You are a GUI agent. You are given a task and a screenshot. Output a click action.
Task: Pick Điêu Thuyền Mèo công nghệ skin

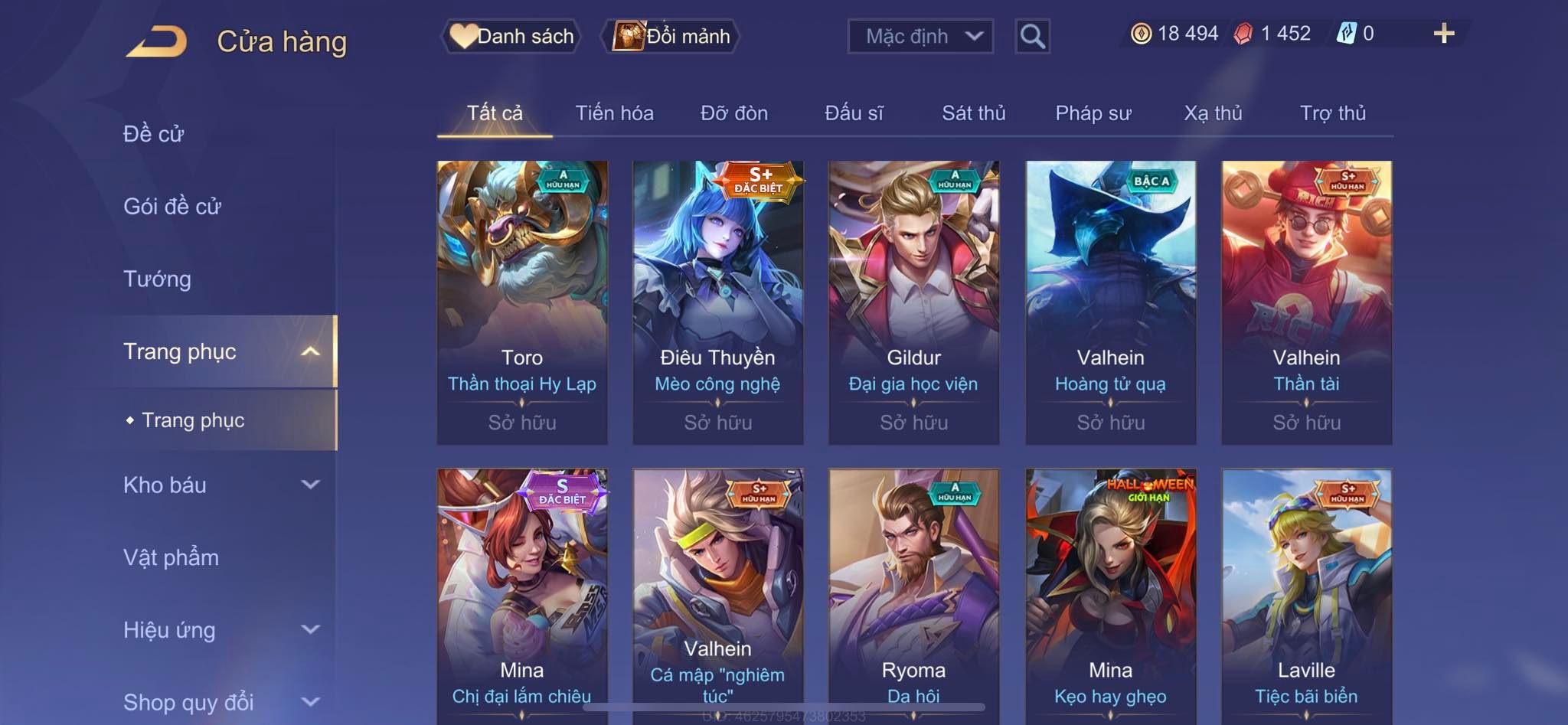[x=718, y=302]
